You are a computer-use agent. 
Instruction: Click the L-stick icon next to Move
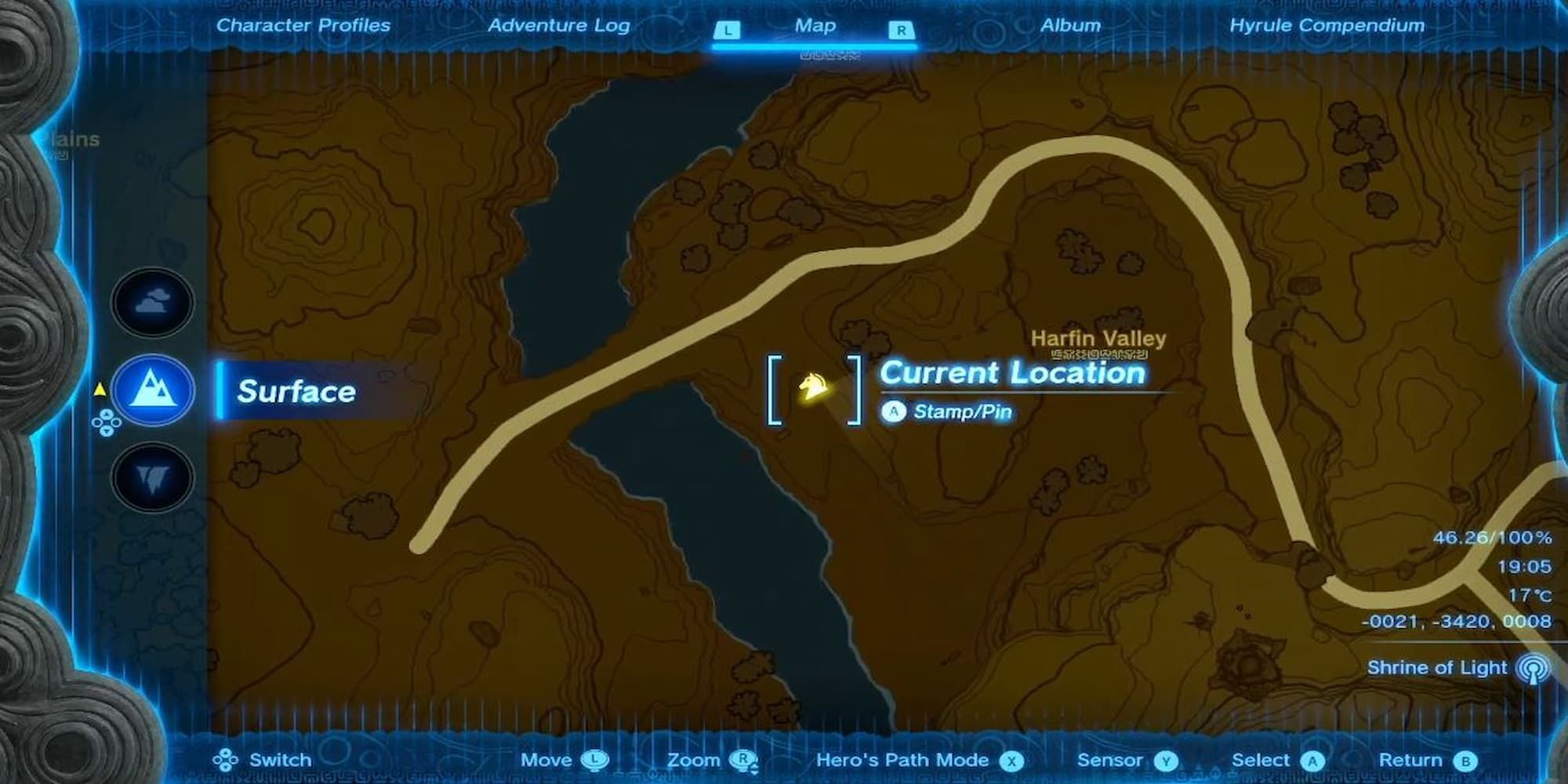(x=595, y=760)
